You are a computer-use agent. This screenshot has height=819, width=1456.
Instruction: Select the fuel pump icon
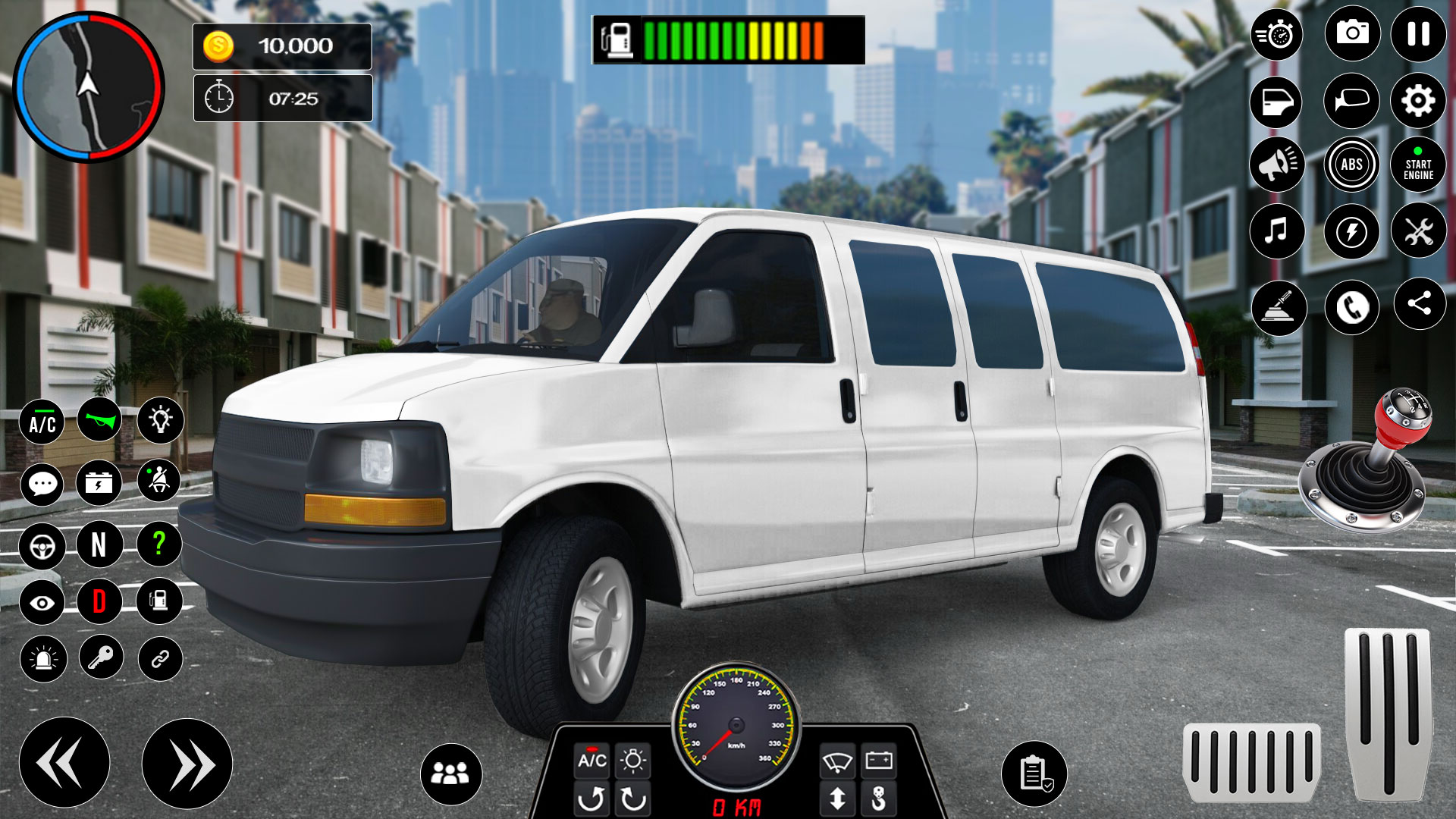click(158, 599)
